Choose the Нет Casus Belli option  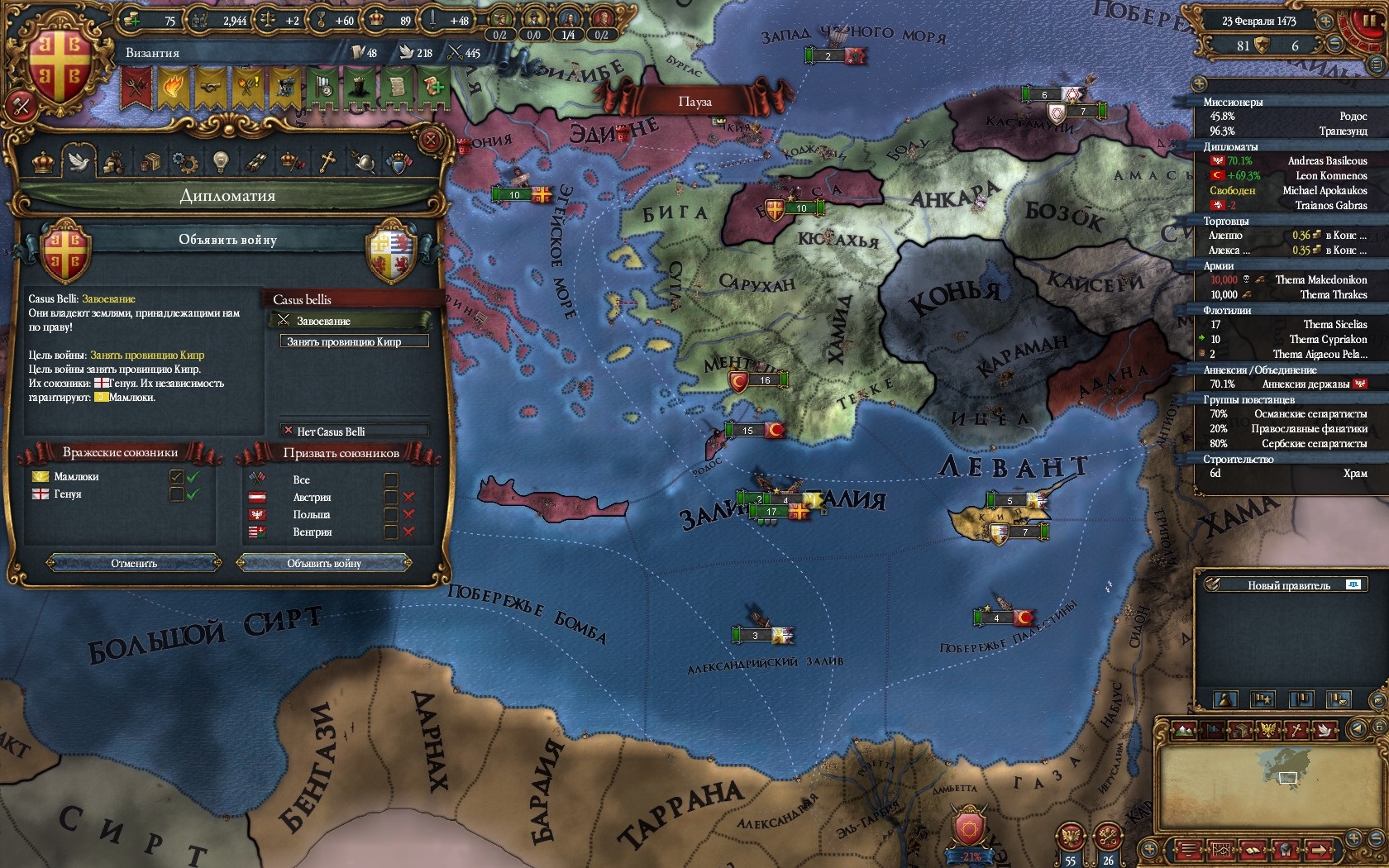pyautogui.click(x=354, y=432)
